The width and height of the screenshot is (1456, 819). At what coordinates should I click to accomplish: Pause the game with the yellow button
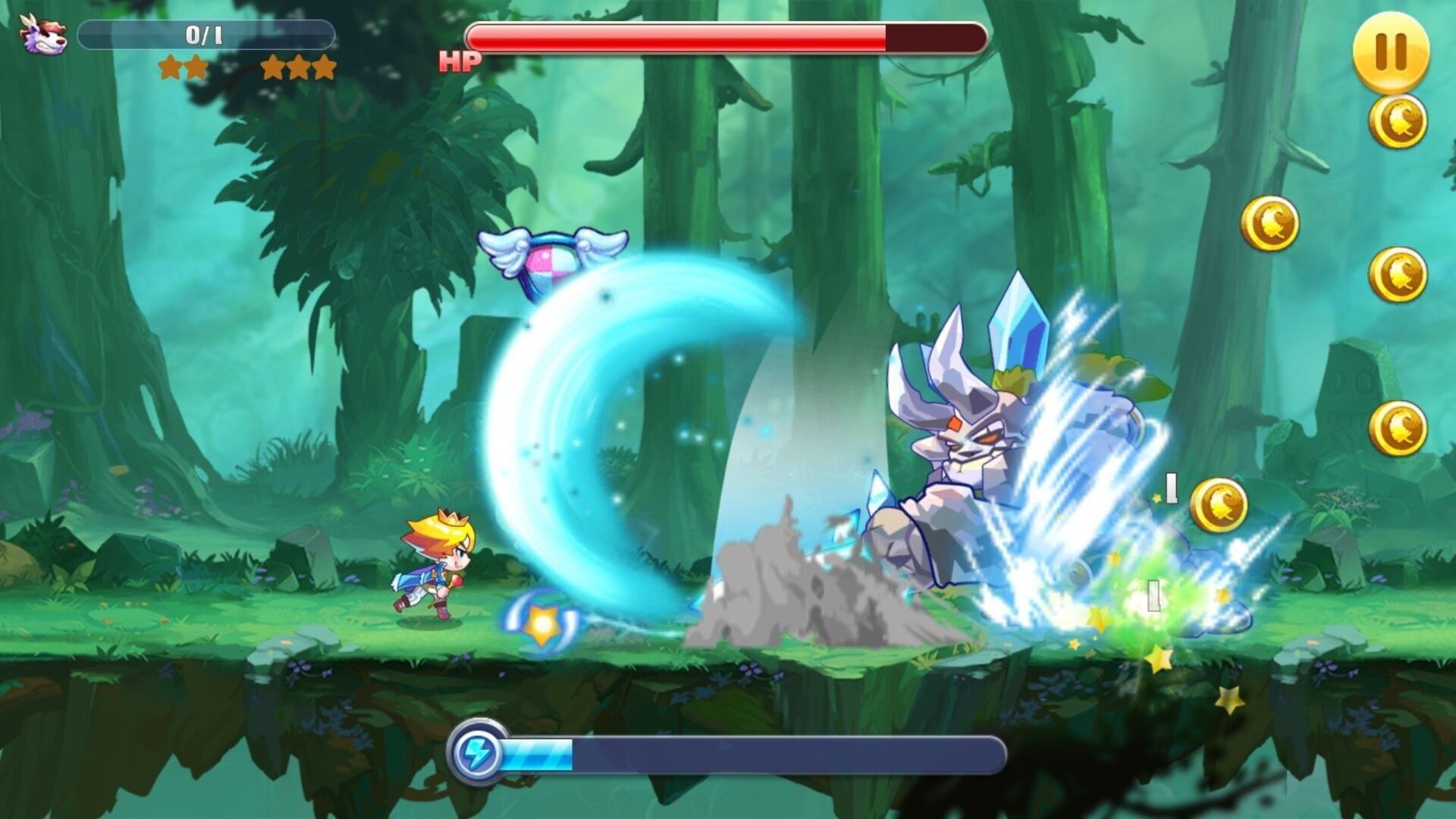tap(1391, 52)
